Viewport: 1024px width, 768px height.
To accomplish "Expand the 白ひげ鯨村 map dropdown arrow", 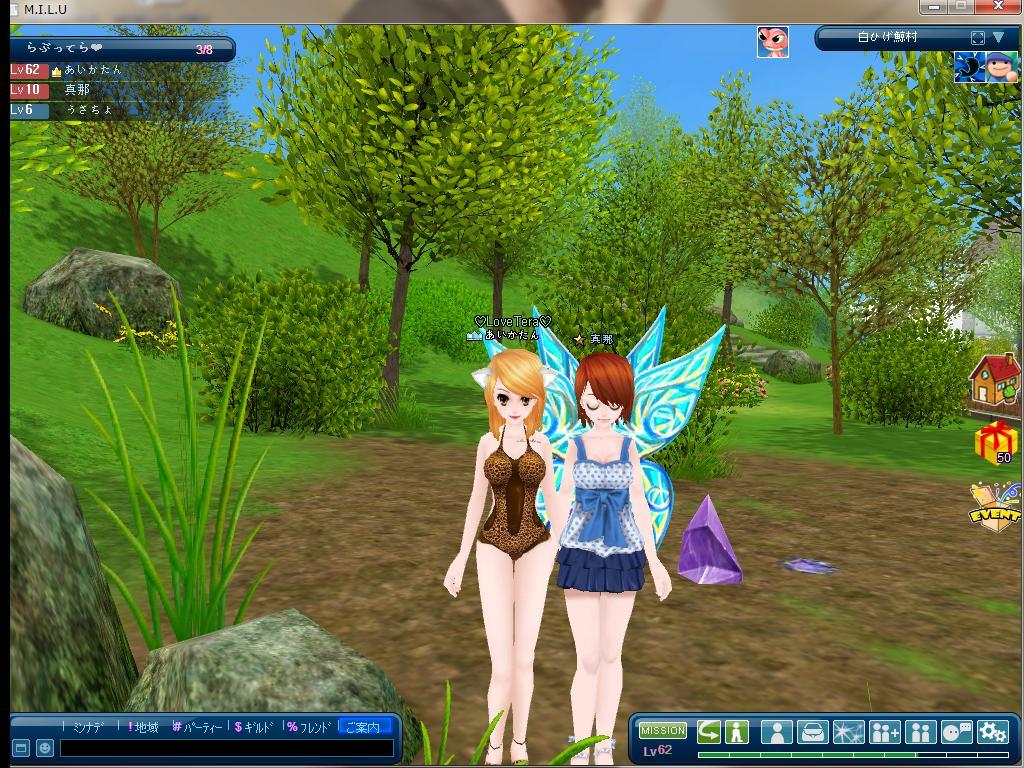I will tap(998, 38).
